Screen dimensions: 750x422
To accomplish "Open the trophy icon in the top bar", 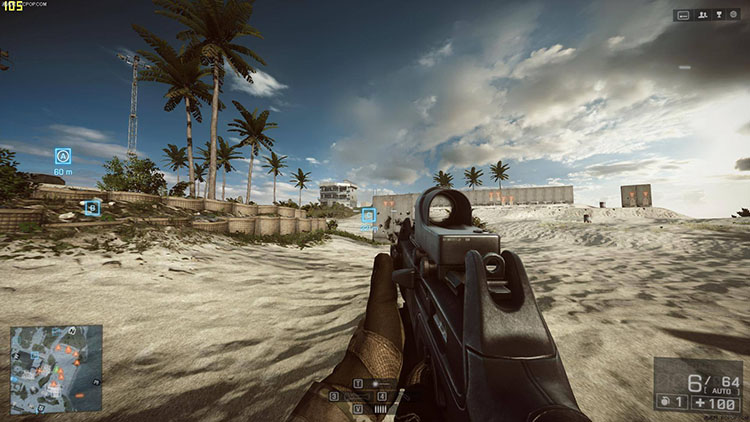I will coord(720,15).
